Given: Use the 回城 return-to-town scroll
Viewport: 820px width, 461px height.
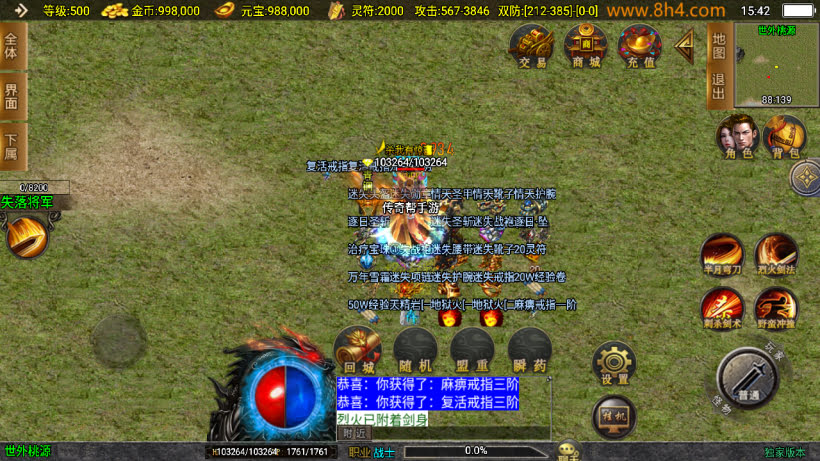Looking at the screenshot, I should (357, 349).
